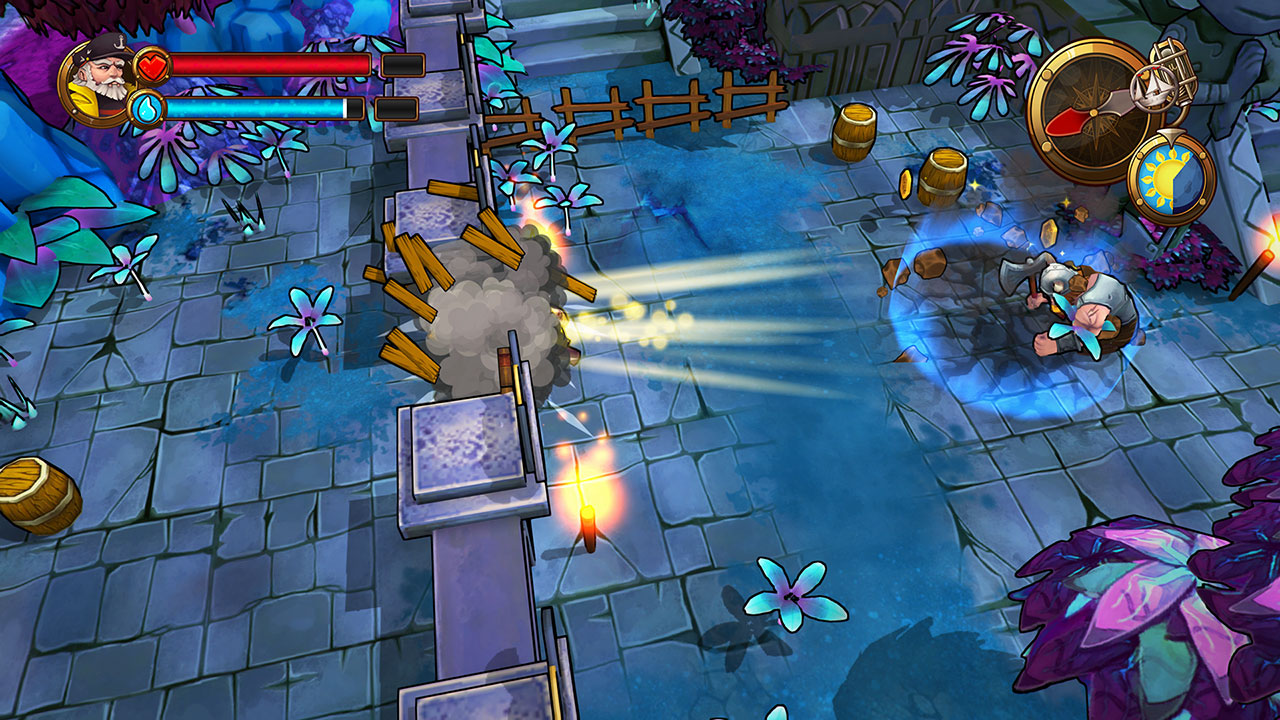Viewport: 1280px width, 720px height.
Task: Open the day/night sun-and-moon indicator
Action: 1165,175
